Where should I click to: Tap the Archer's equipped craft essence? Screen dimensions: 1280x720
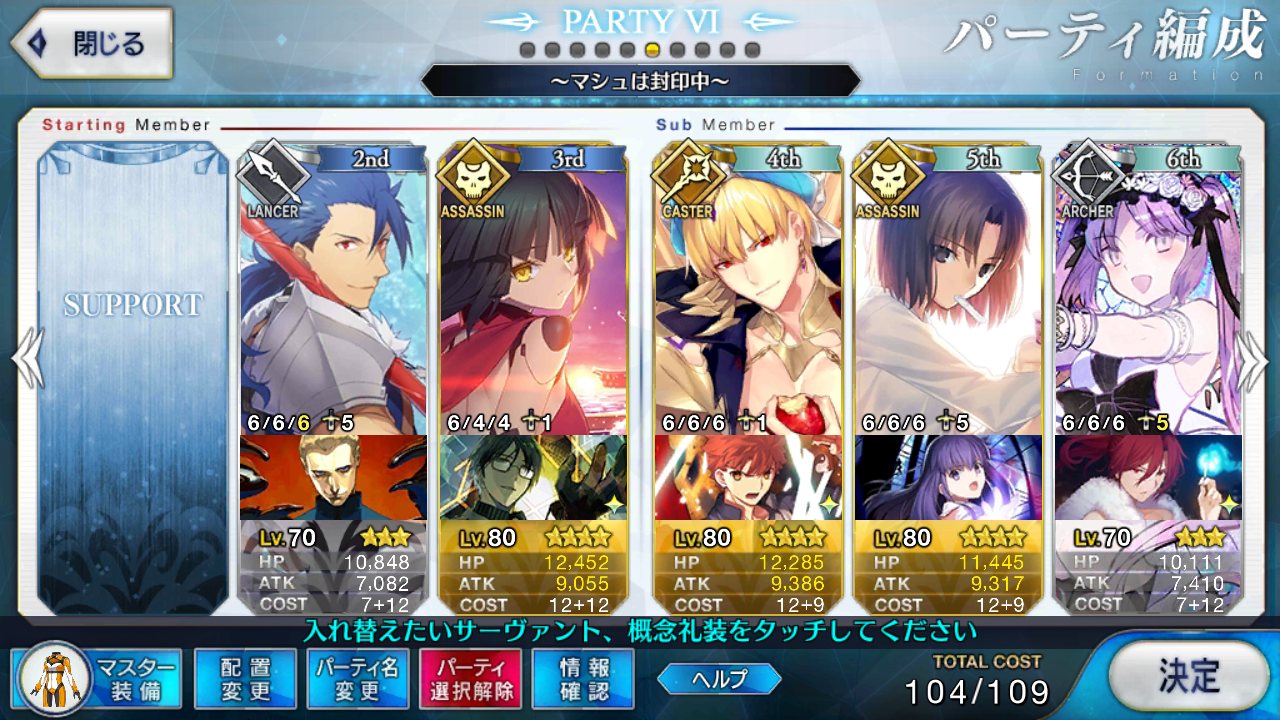pyautogui.click(x=1148, y=478)
